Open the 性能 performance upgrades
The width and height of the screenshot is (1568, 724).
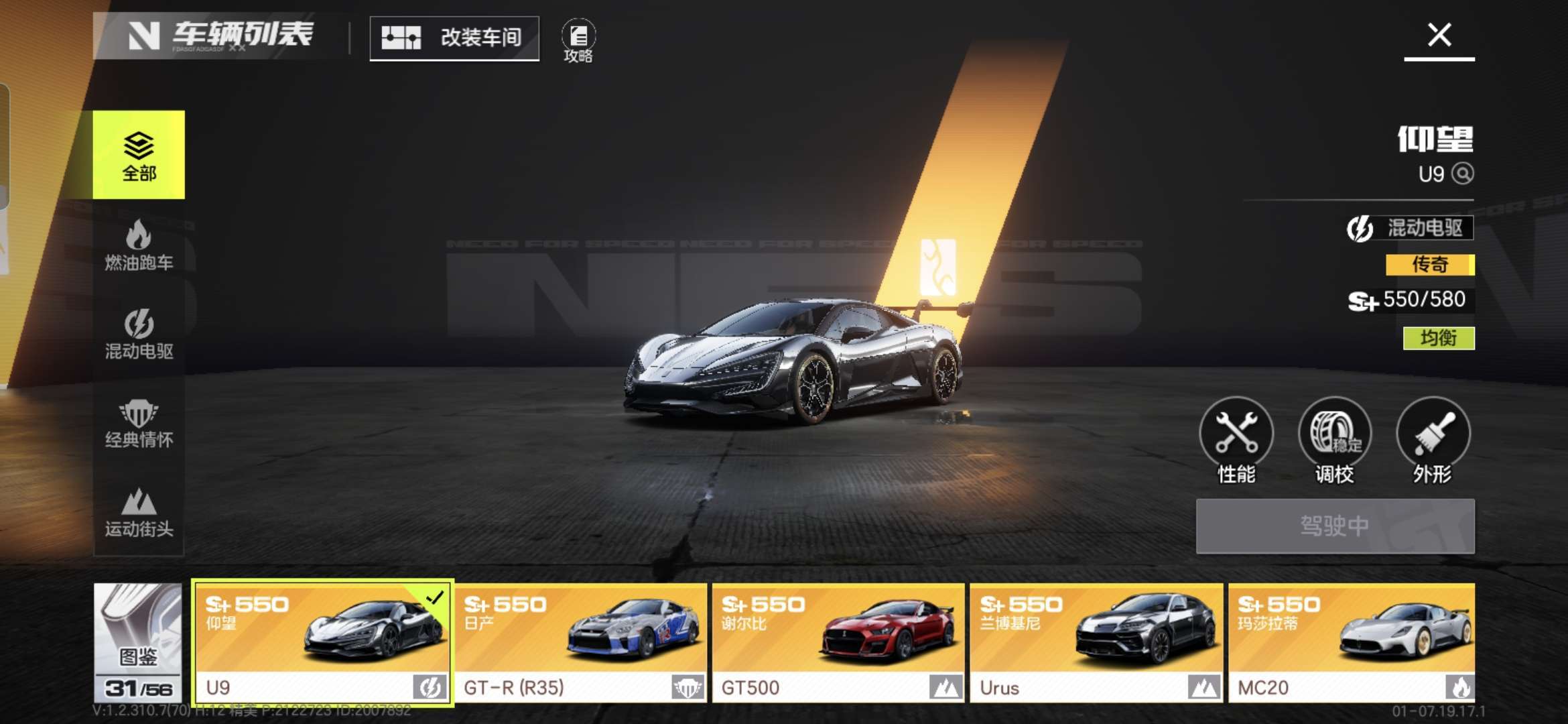tap(1236, 440)
